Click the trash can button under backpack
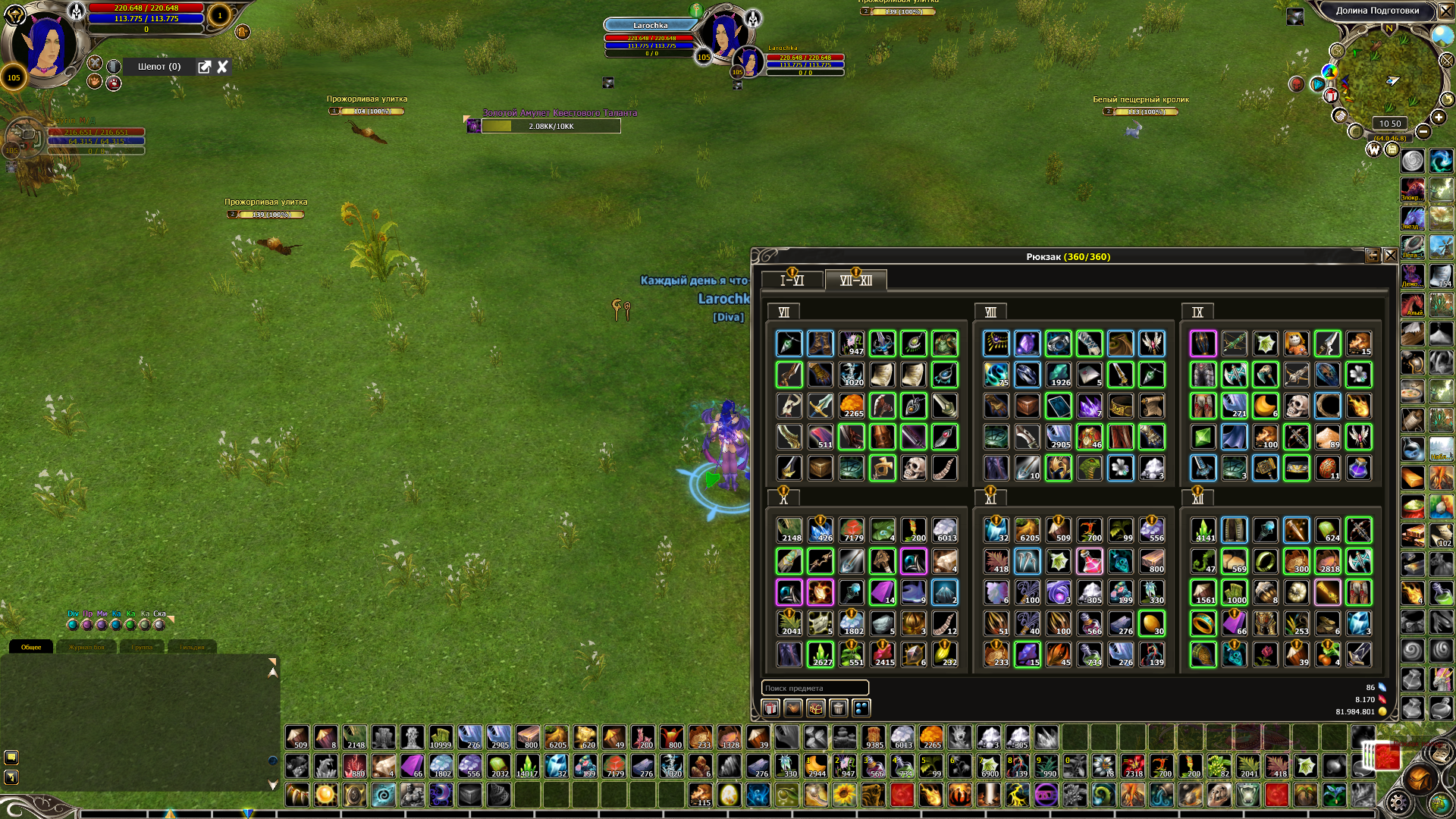 pos(838,708)
